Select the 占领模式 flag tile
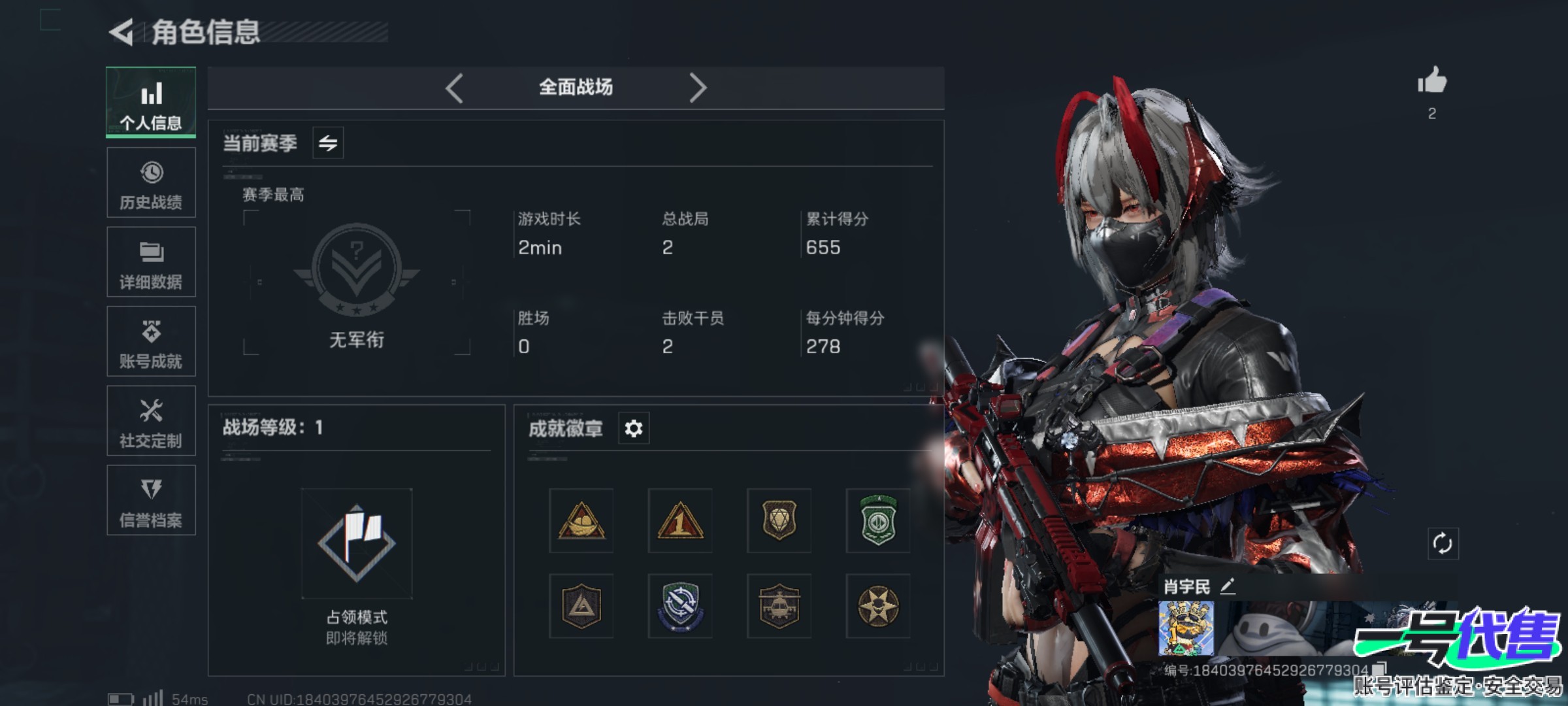The image size is (1568, 706). tap(357, 543)
